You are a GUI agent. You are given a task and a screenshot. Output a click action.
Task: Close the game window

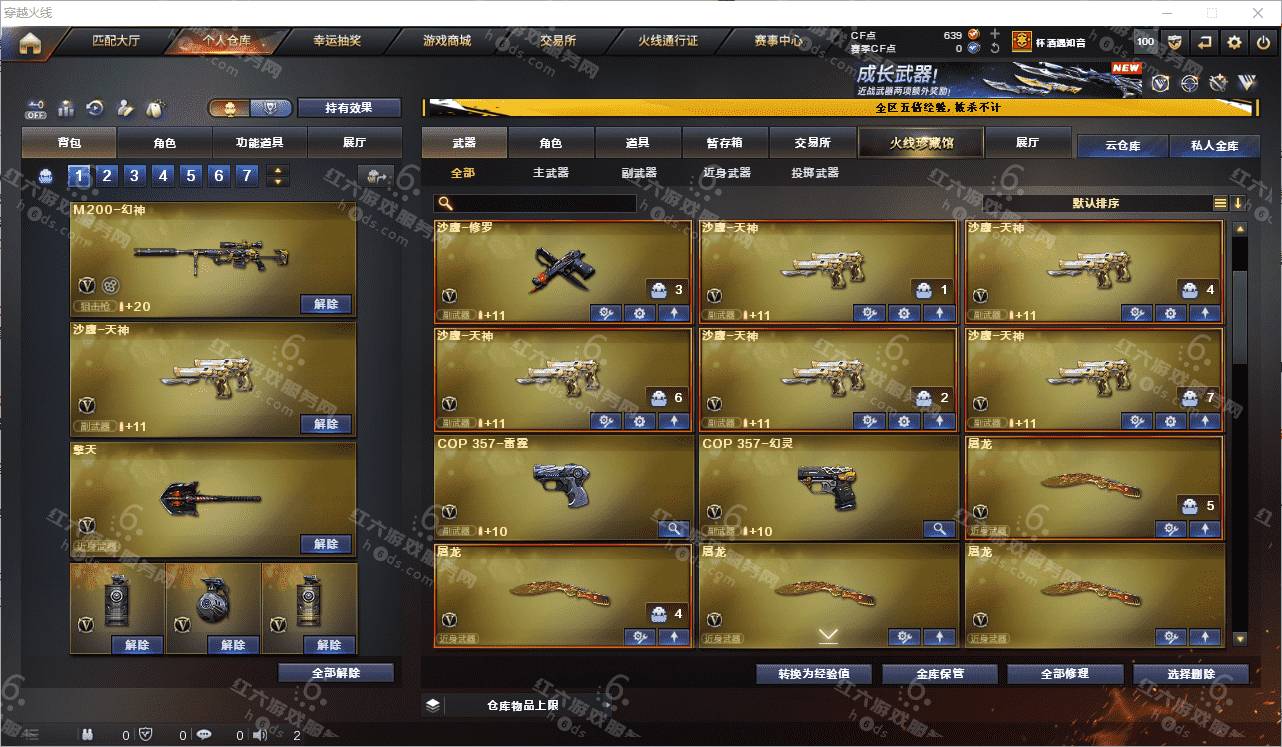1258,13
